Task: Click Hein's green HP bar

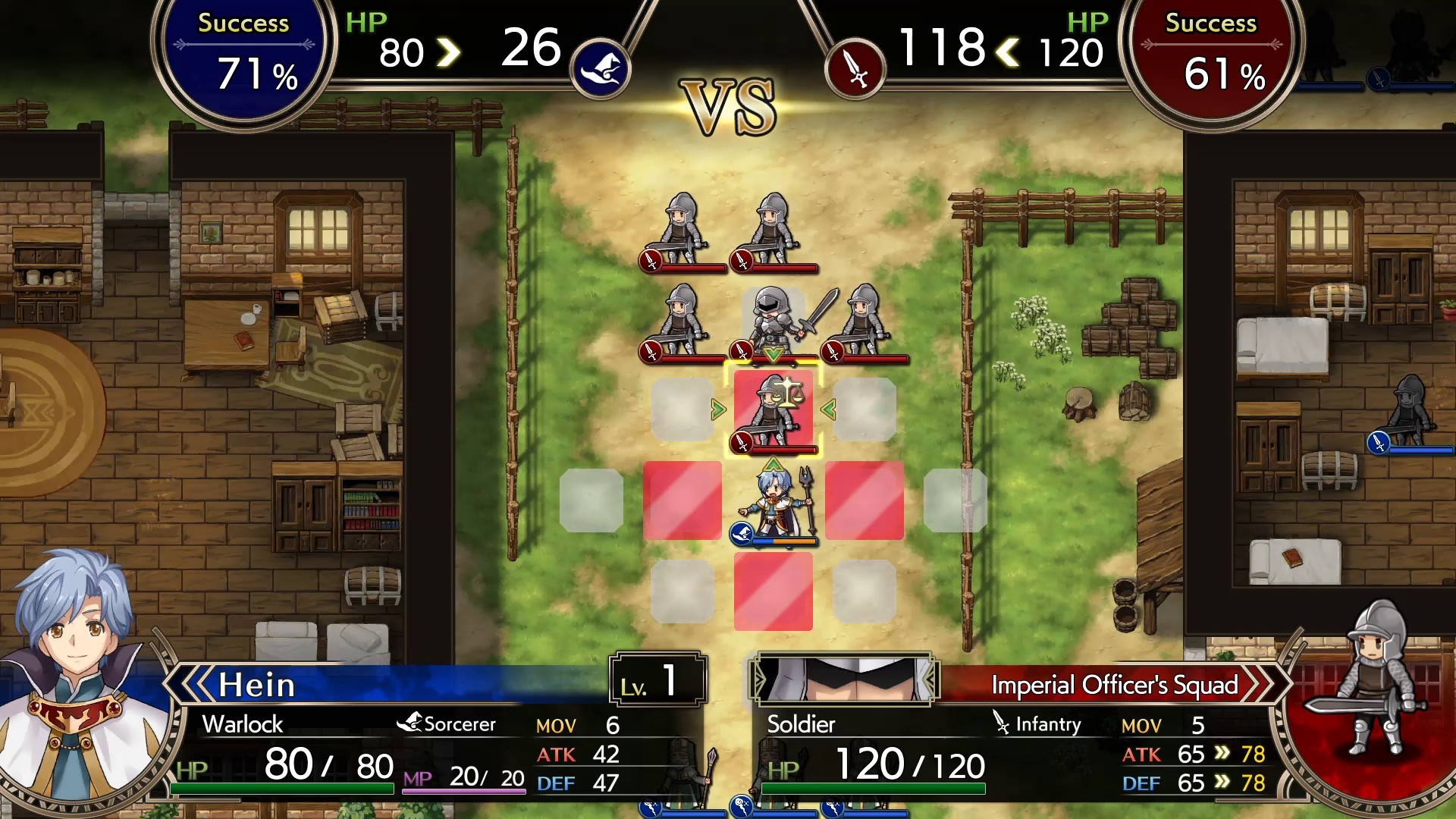Action: tap(281, 786)
